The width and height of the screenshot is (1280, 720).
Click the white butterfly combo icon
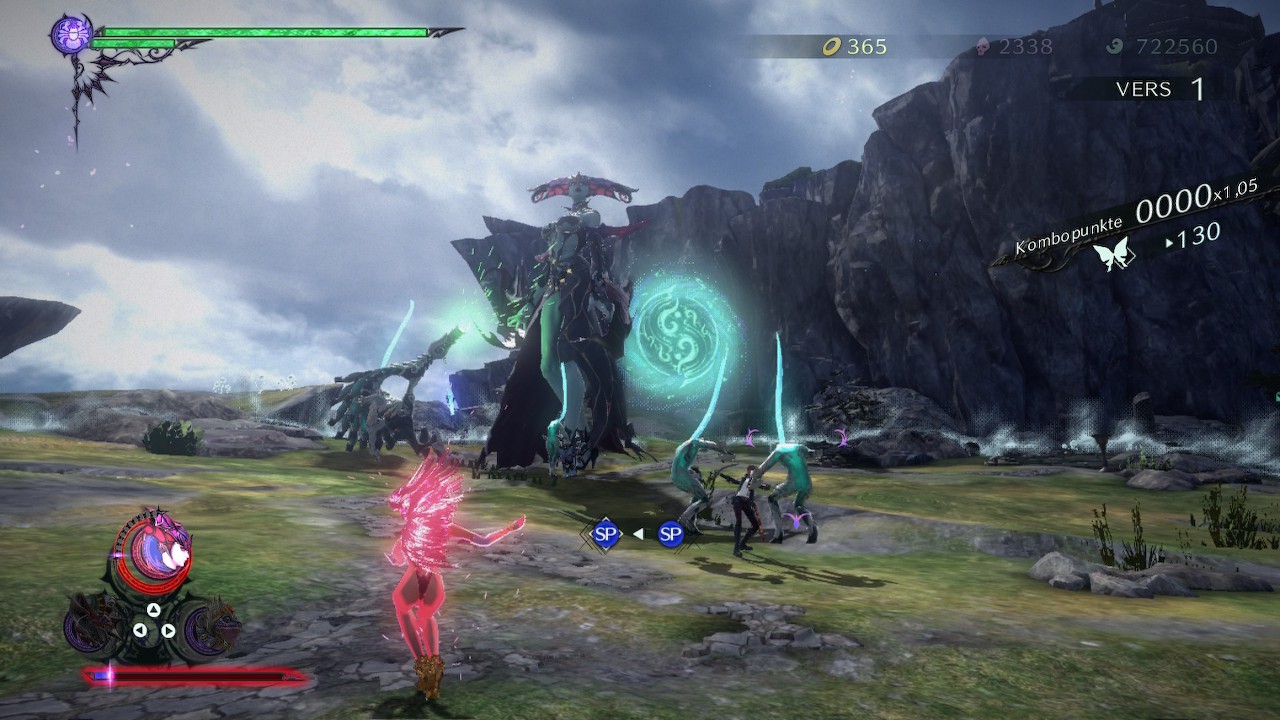(1115, 255)
